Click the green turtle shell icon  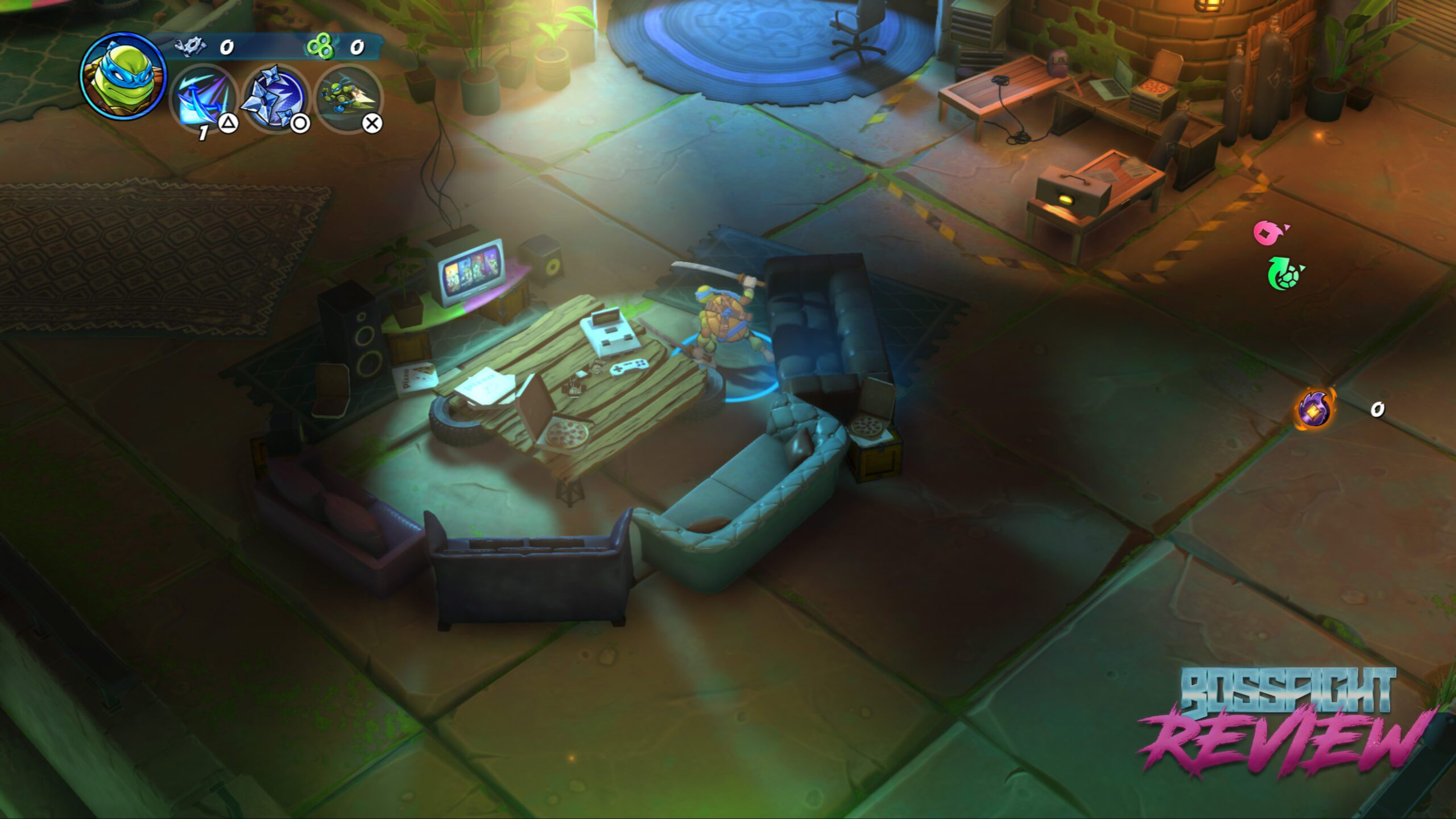[x=1284, y=274]
